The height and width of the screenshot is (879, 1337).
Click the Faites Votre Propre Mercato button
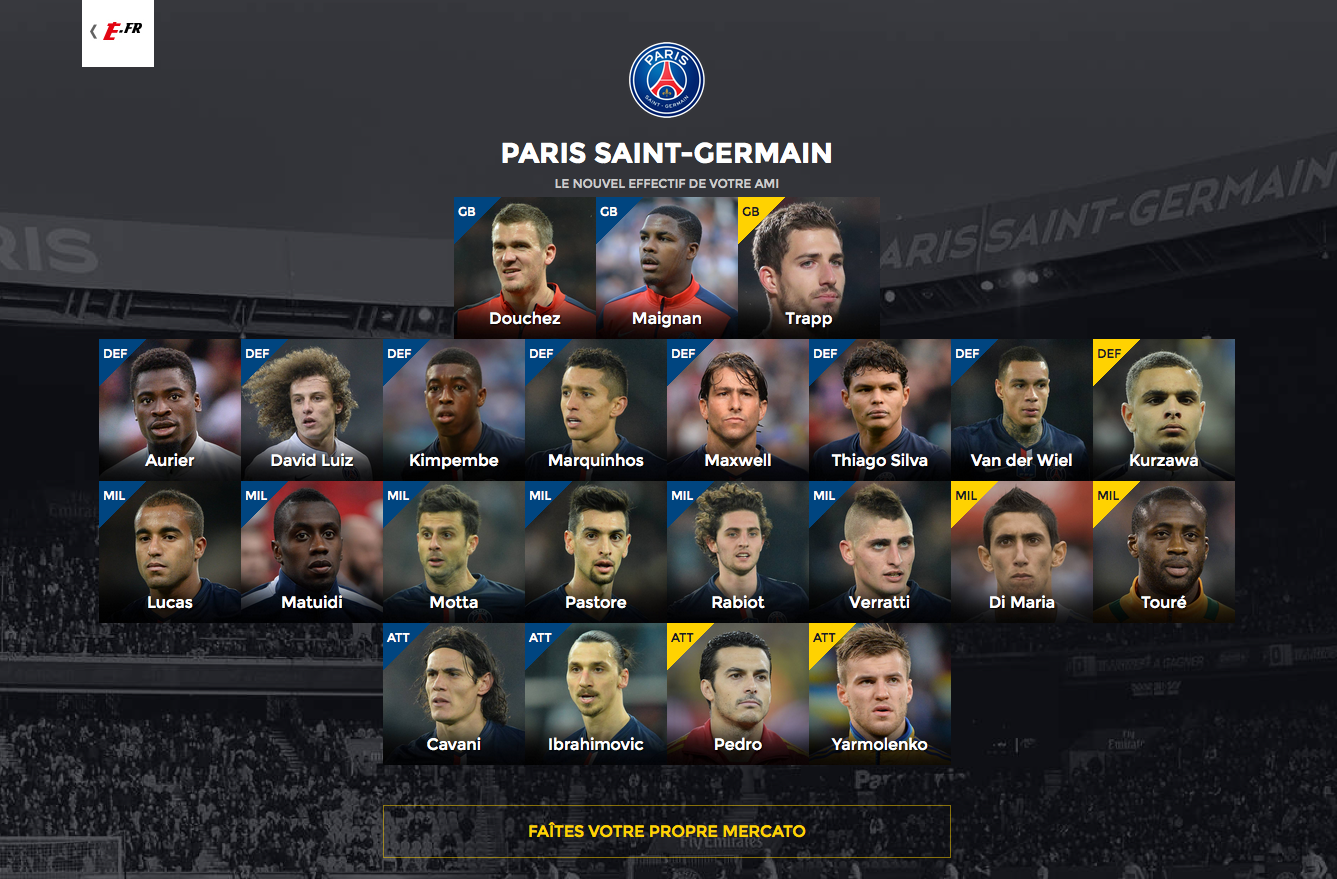[x=666, y=831]
